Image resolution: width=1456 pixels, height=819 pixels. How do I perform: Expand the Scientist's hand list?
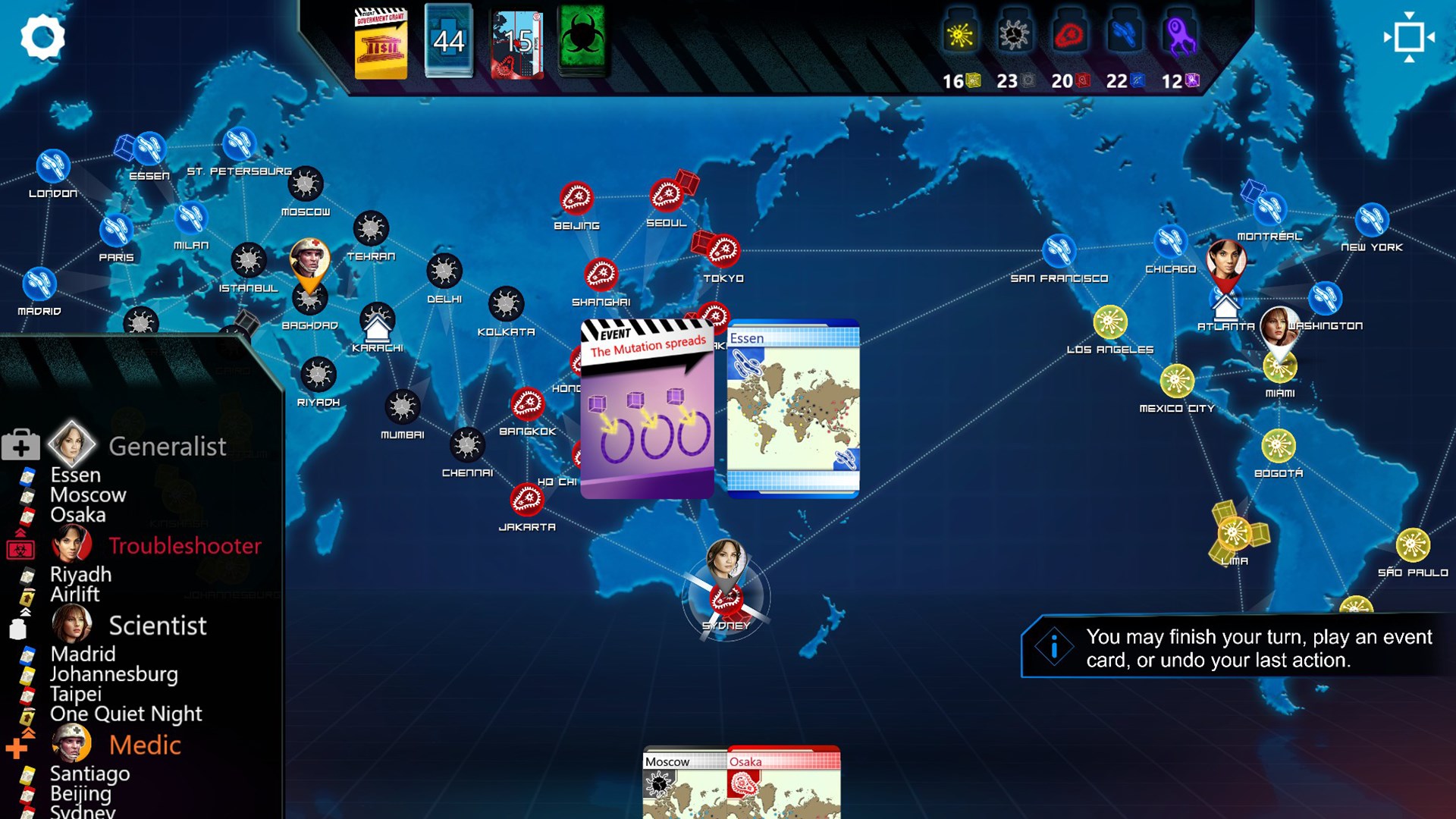tap(158, 626)
